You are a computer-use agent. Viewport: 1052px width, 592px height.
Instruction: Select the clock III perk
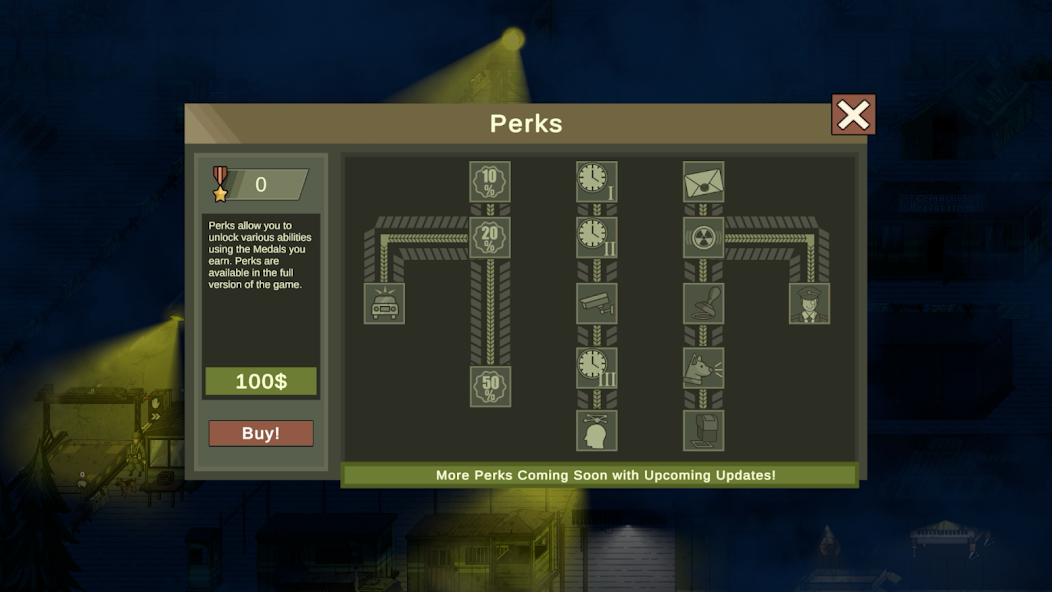596,368
